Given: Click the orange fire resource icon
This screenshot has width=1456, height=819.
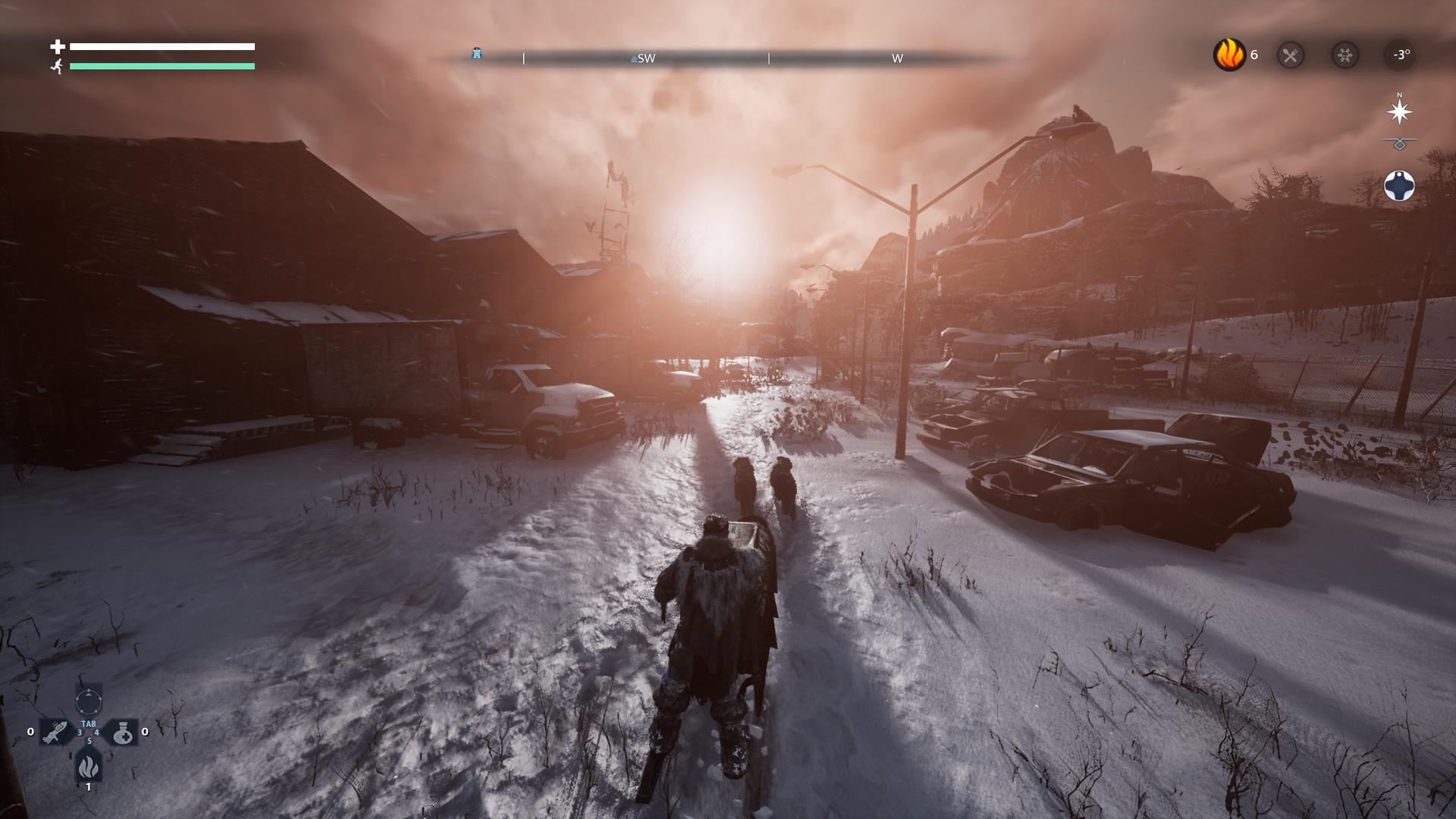Looking at the screenshot, I should point(1229,55).
